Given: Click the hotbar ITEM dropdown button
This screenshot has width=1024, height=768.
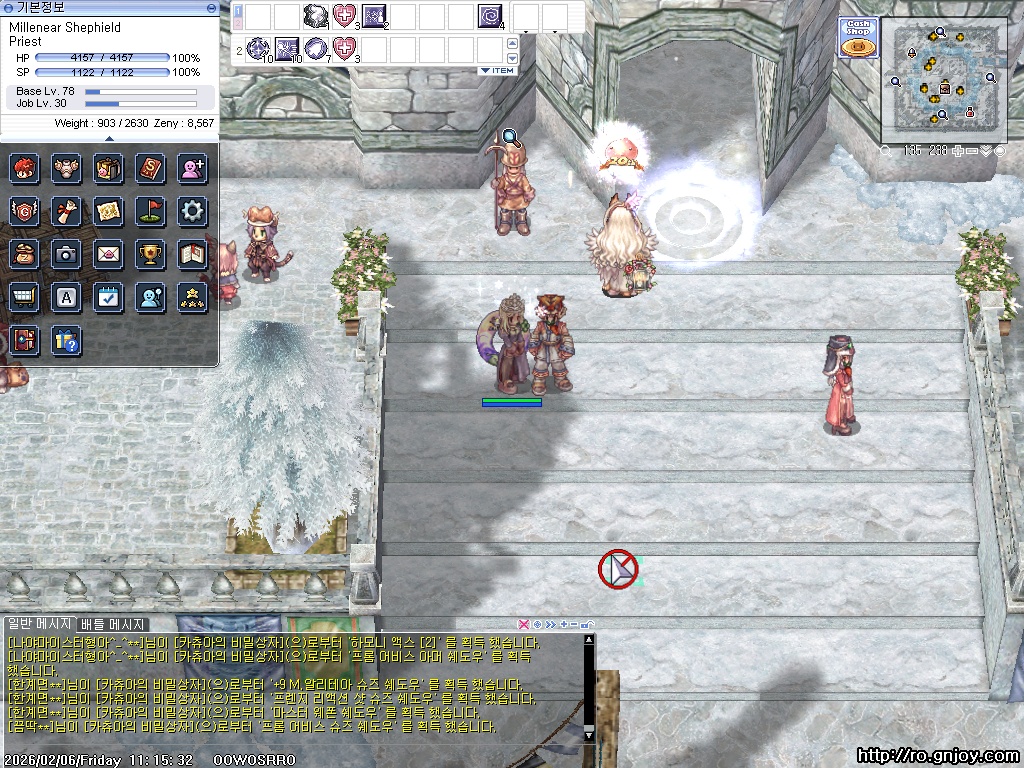Looking at the screenshot, I should coord(497,70).
